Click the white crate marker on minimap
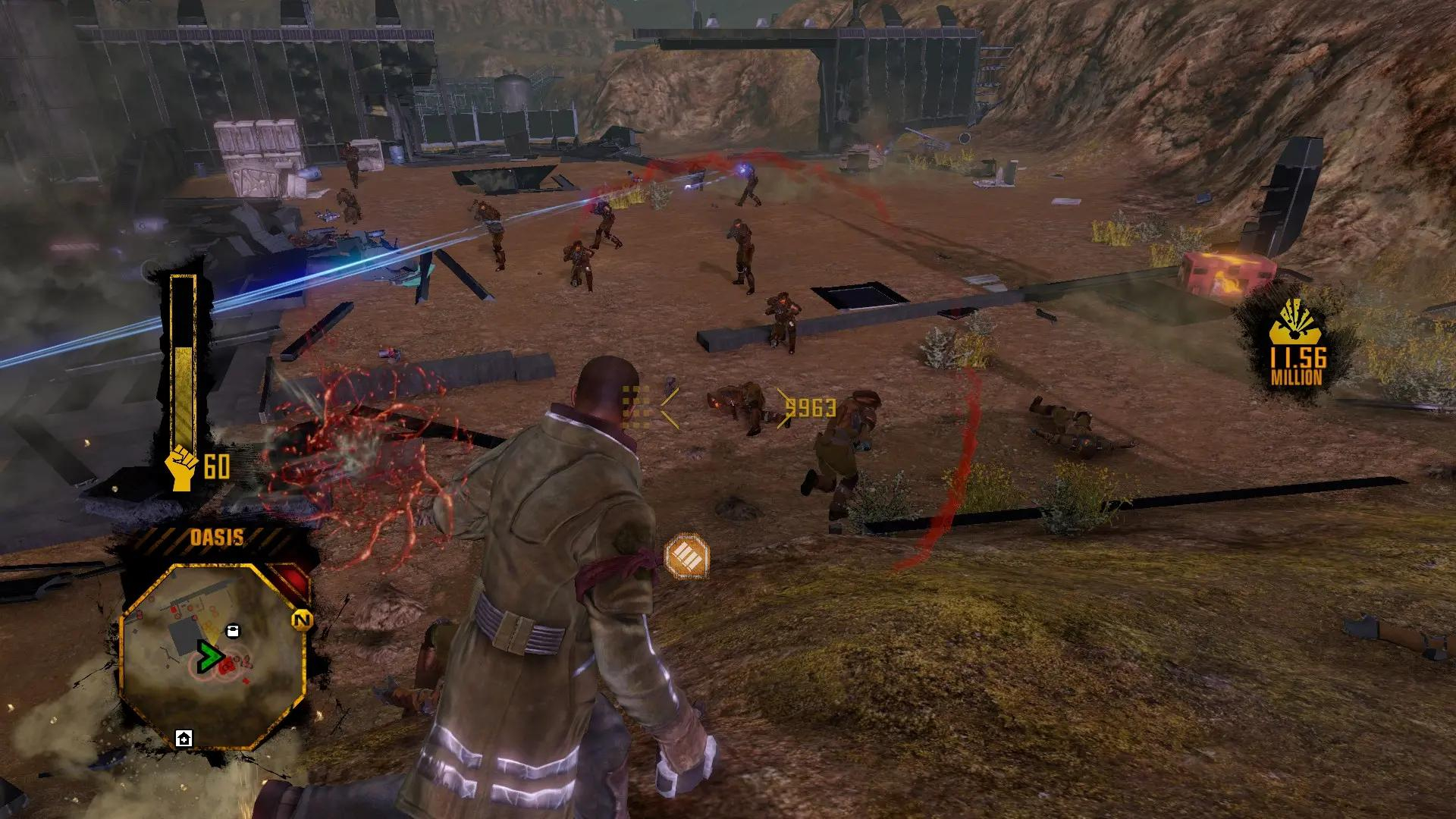The height and width of the screenshot is (819, 1456). [233, 631]
